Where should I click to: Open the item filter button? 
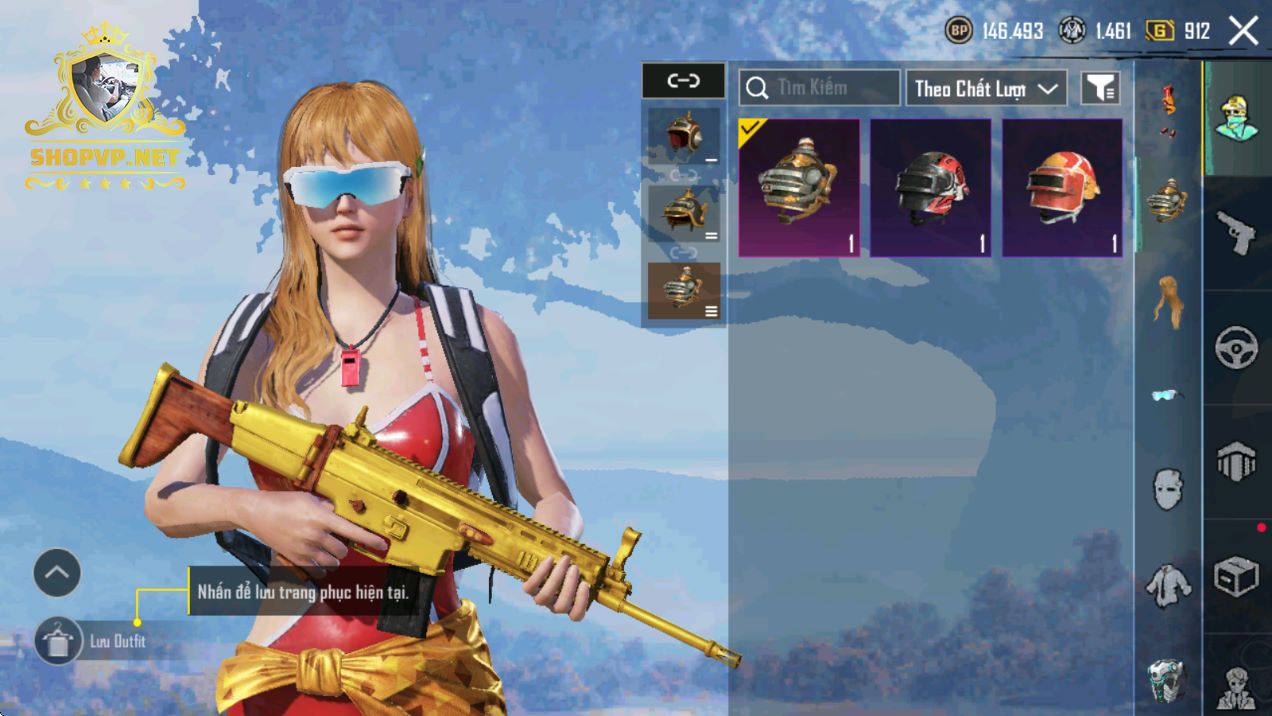click(1100, 88)
